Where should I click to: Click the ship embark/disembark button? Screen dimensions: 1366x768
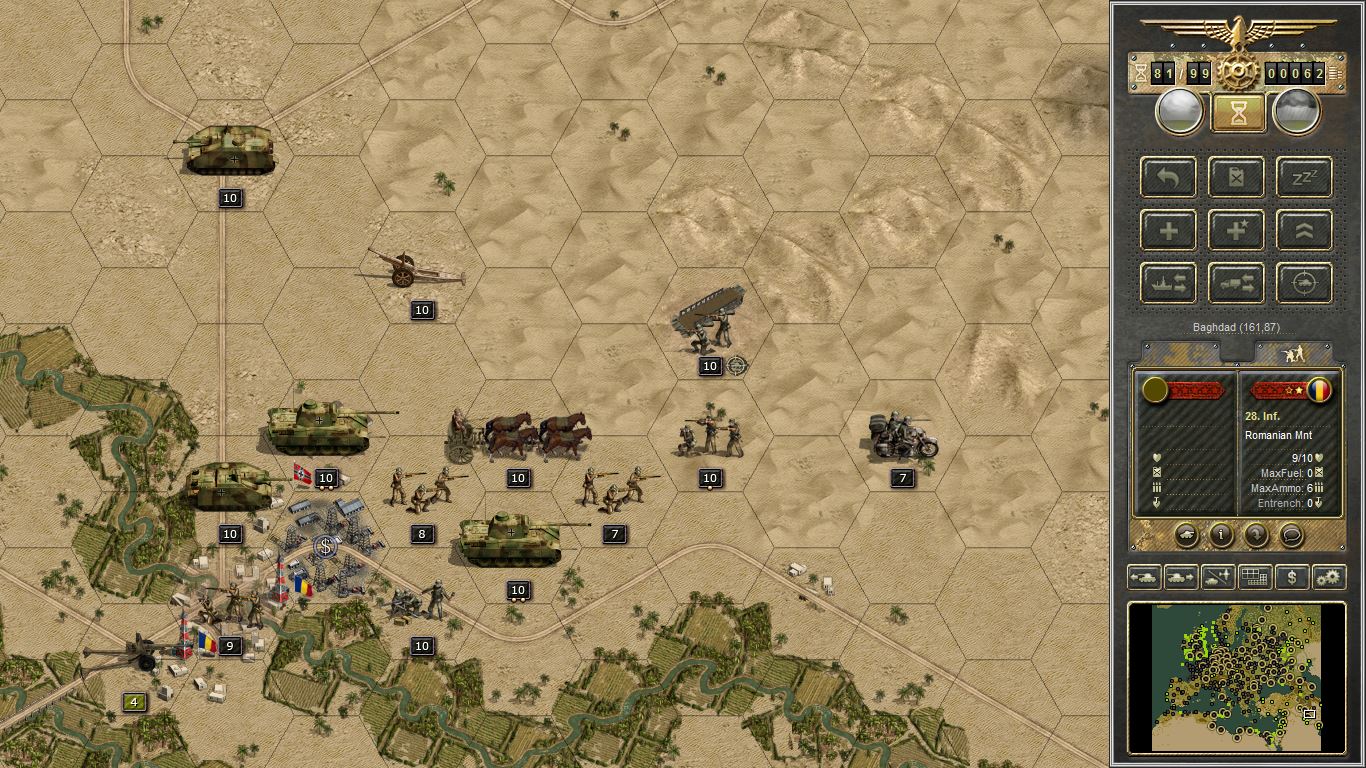pyautogui.click(x=1168, y=284)
